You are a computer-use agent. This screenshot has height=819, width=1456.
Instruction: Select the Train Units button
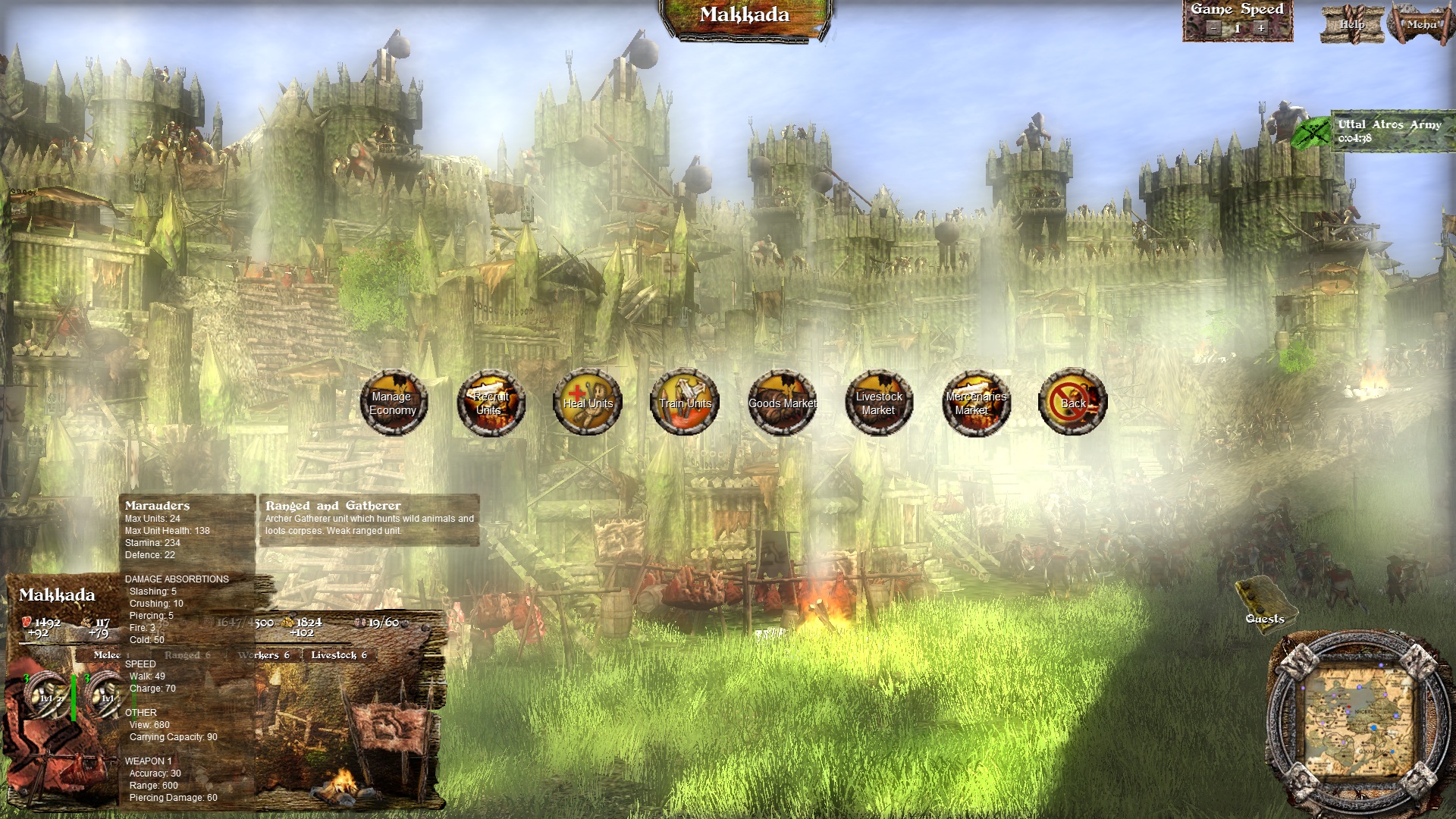(685, 403)
